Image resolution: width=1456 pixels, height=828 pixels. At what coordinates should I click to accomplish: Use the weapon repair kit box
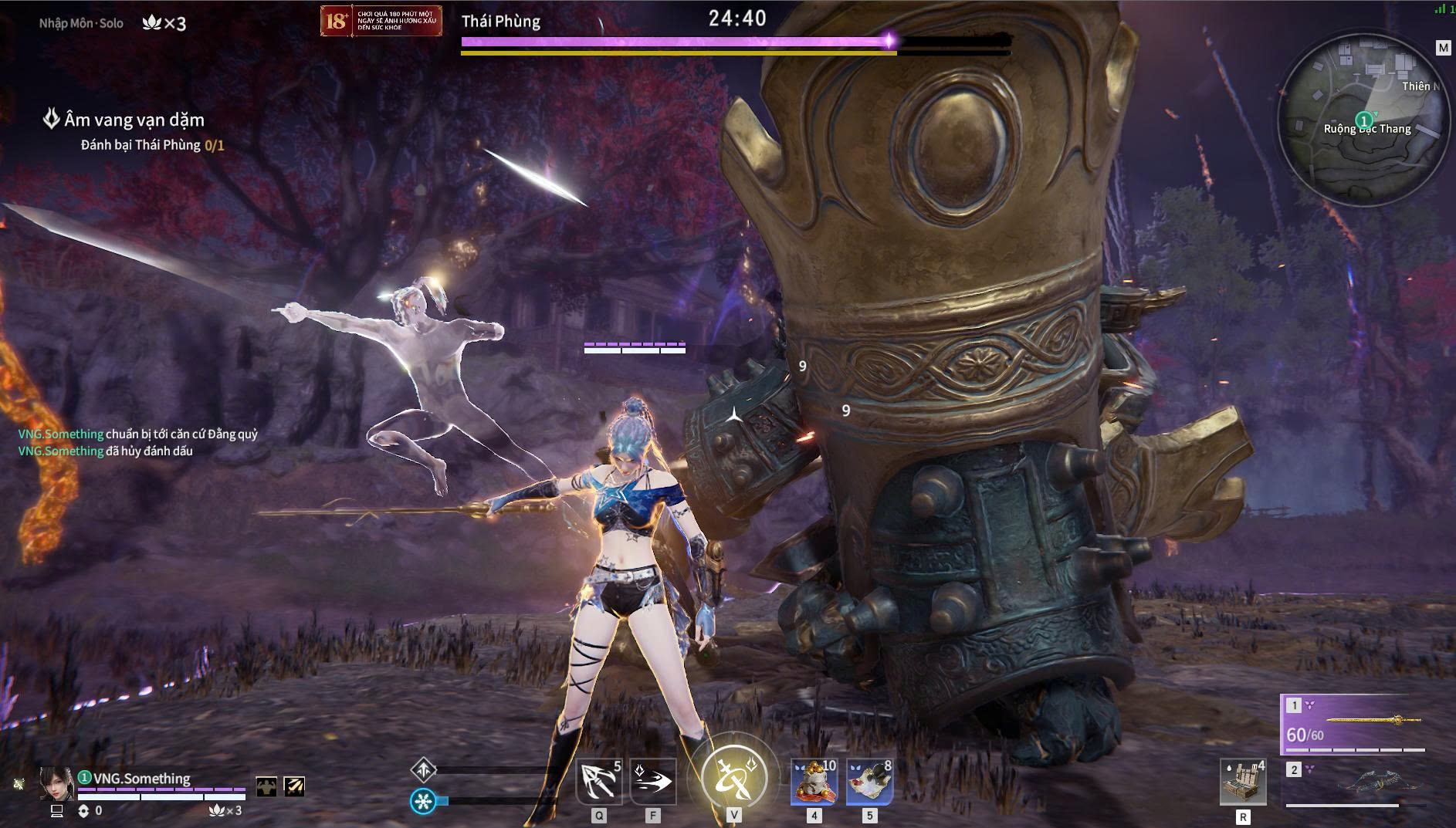click(x=1243, y=782)
